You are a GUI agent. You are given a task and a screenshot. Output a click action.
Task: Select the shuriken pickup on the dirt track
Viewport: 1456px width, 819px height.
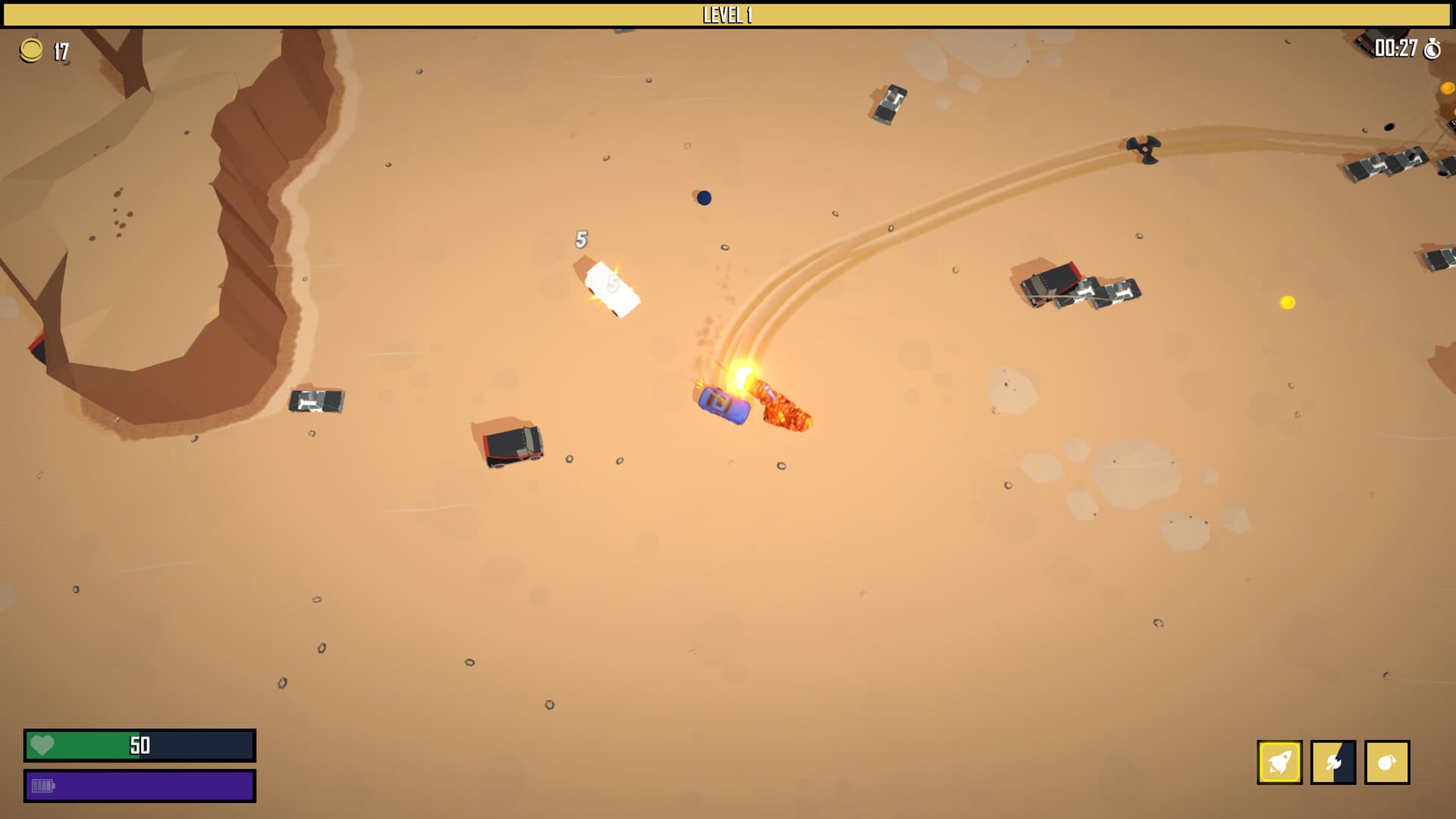[1144, 149]
